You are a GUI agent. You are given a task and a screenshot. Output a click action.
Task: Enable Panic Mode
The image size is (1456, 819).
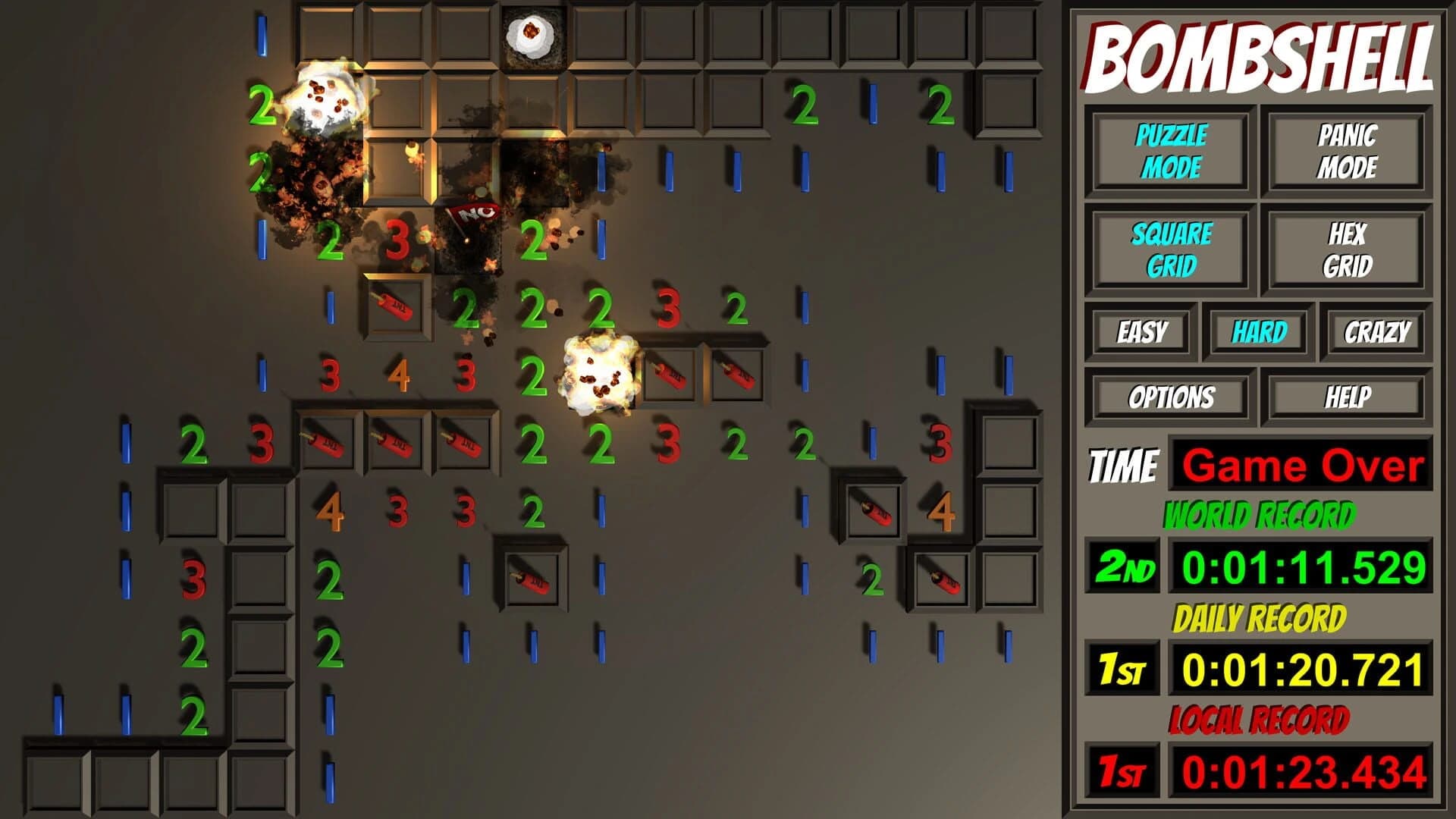point(1349,152)
